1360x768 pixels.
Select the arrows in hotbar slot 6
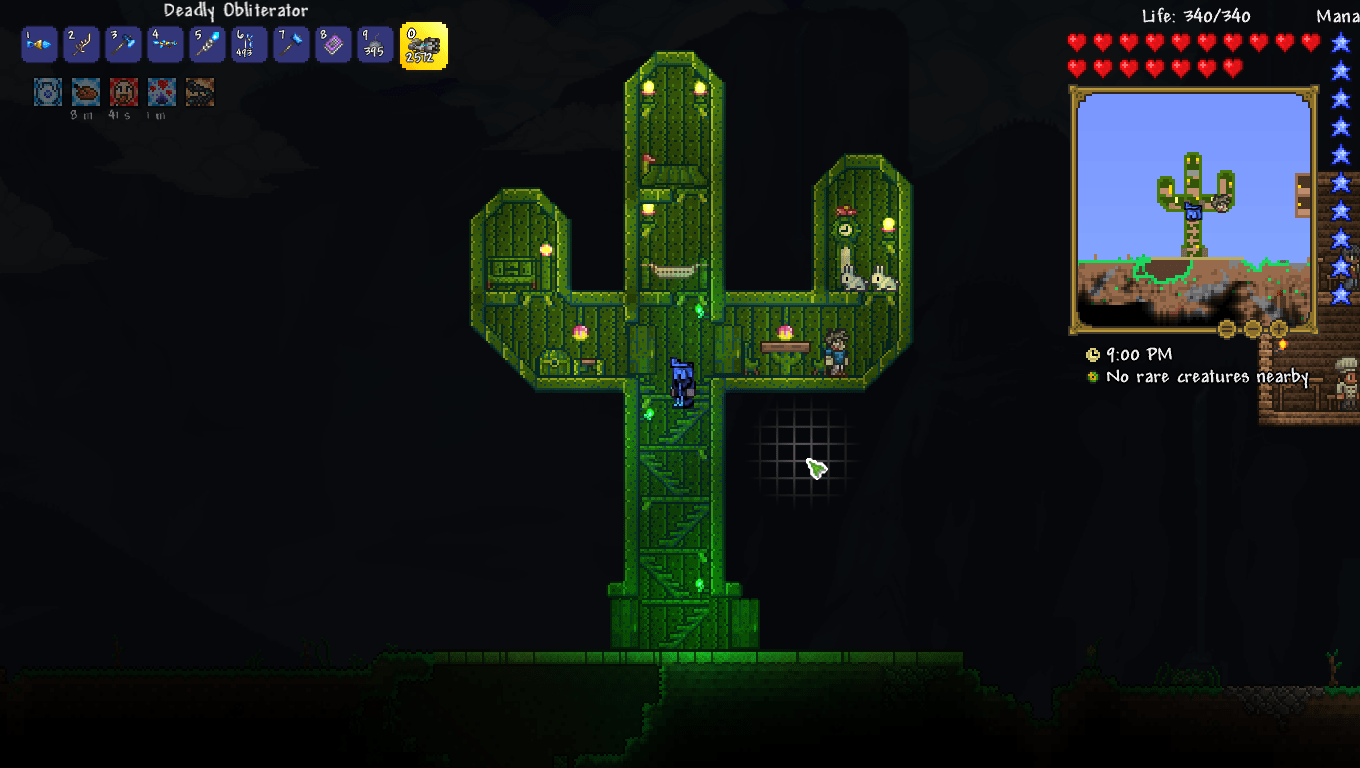[249, 44]
